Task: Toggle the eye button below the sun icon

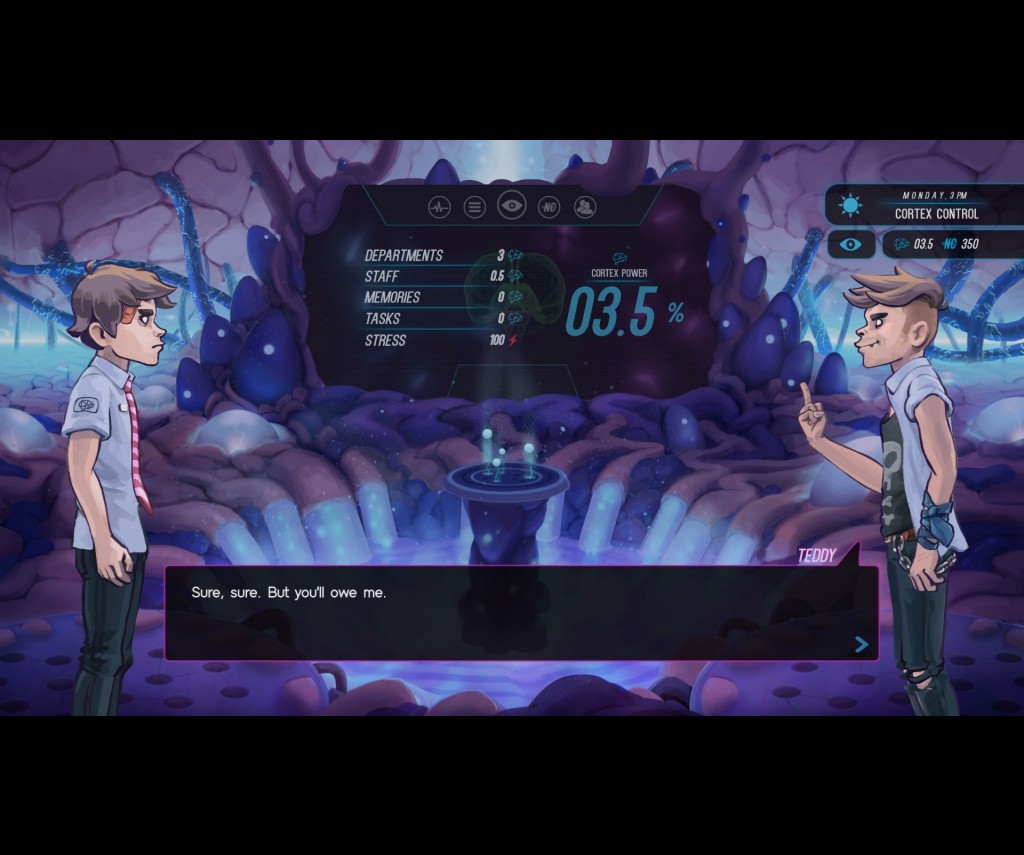Action: pyautogui.click(x=850, y=244)
